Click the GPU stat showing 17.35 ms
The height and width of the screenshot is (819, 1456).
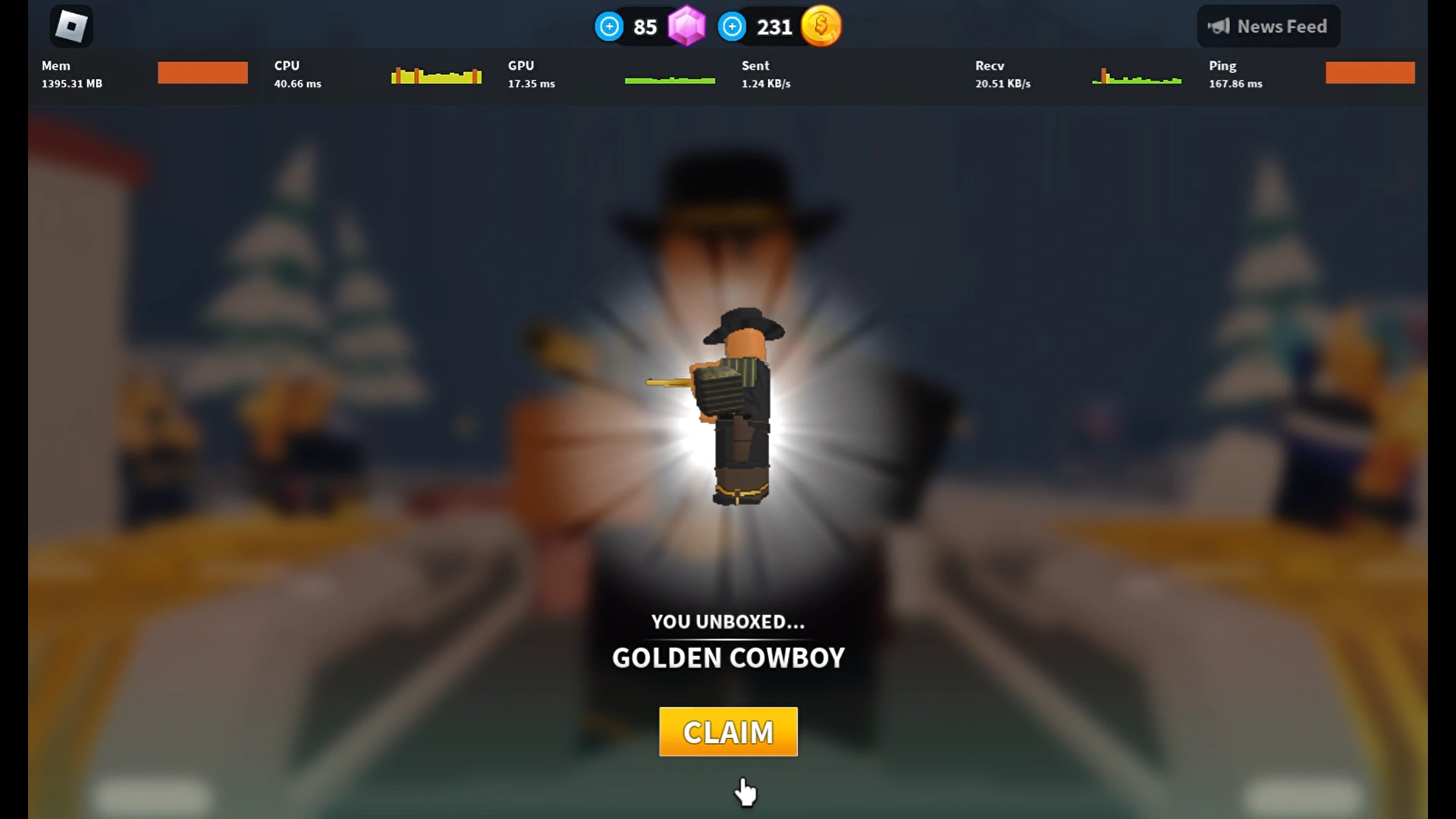[x=531, y=83]
